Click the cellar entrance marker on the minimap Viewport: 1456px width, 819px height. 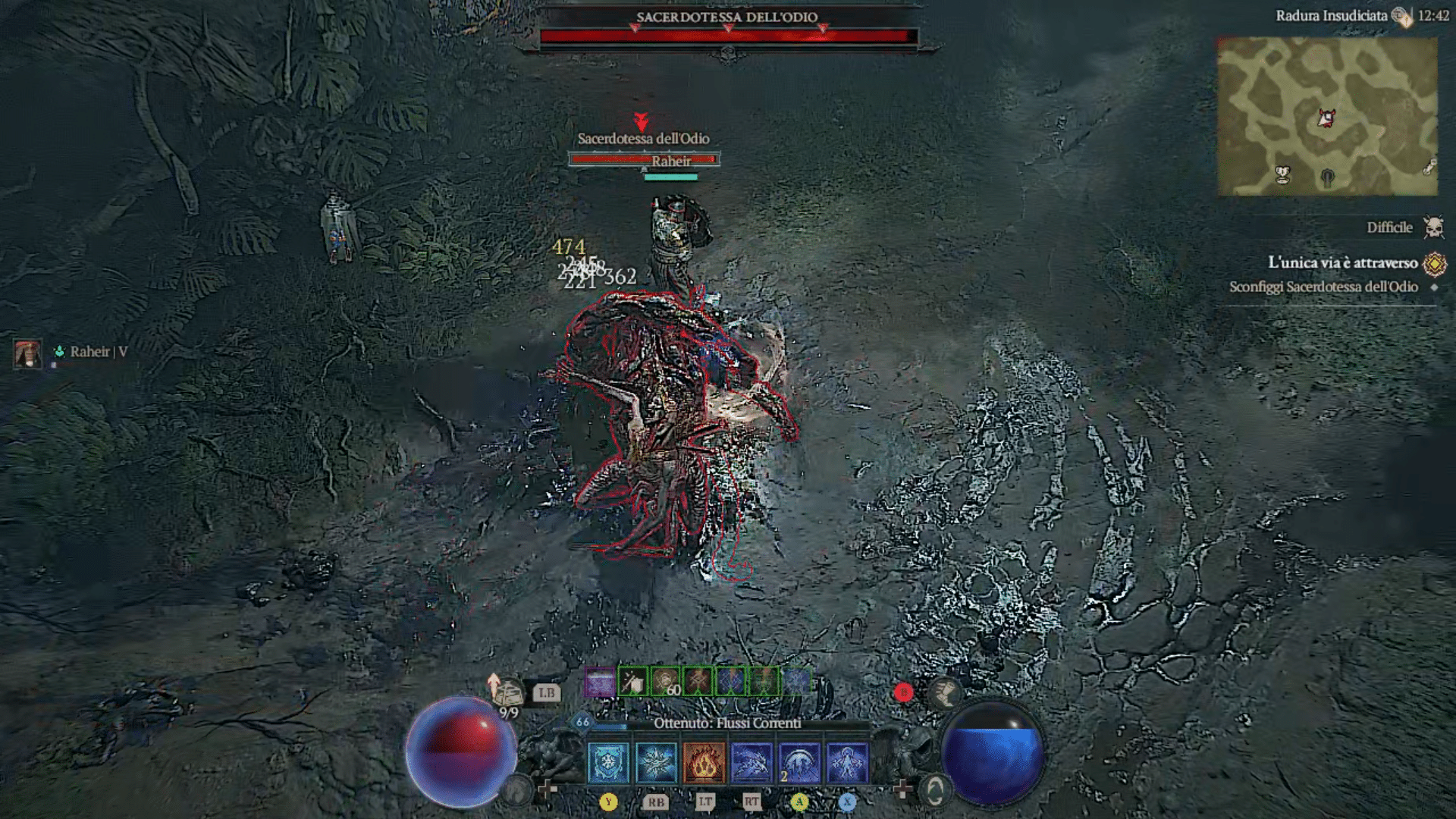click(x=1327, y=178)
